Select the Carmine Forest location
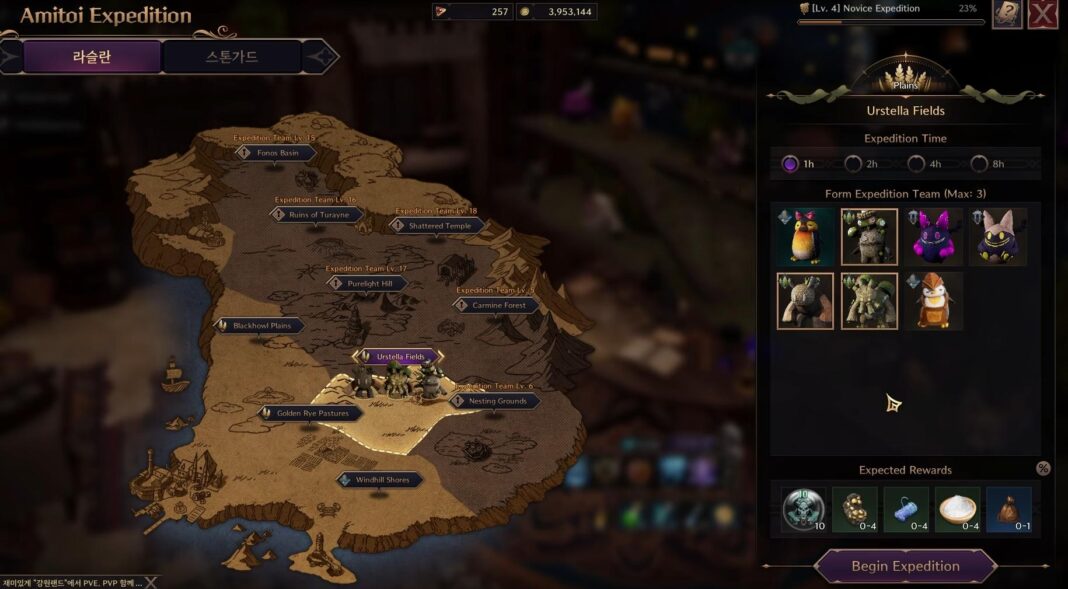The image size is (1068, 589). pyautogui.click(x=497, y=305)
